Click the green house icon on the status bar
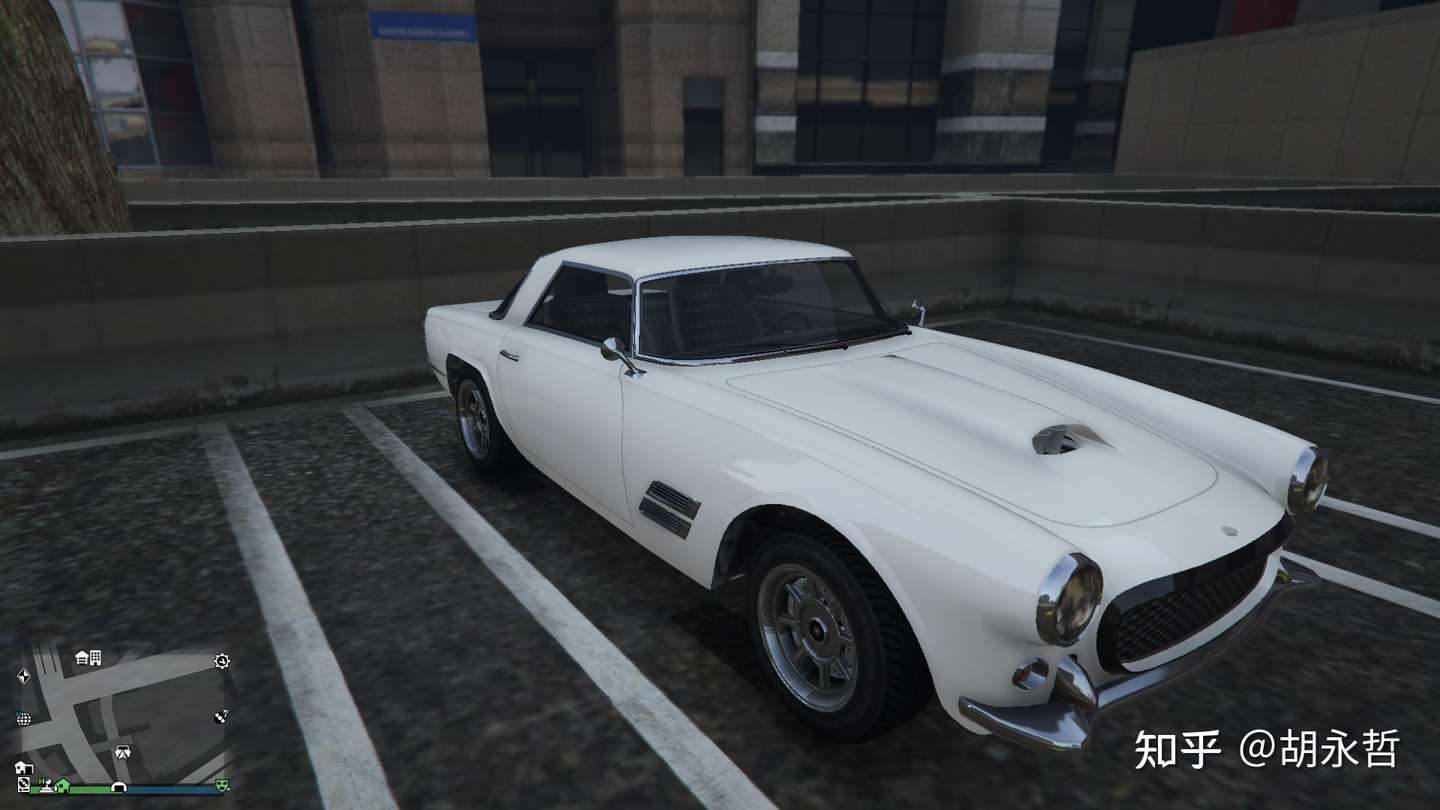The height and width of the screenshot is (810, 1440). [x=62, y=786]
